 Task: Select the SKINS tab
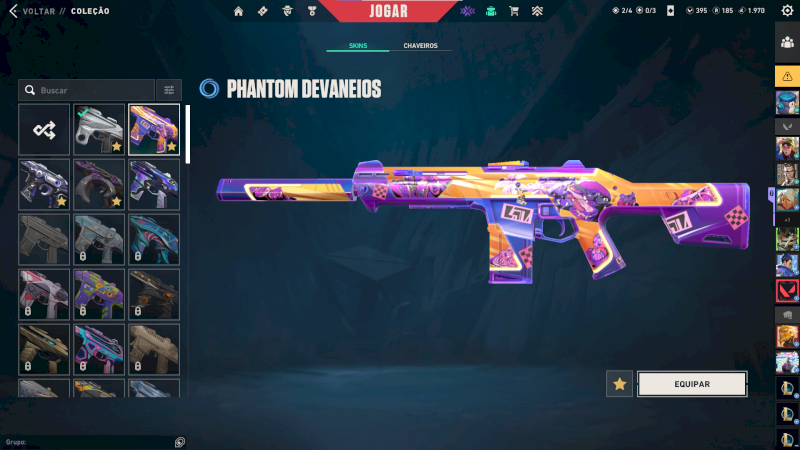pyautogui.click(x=358, y=46)
